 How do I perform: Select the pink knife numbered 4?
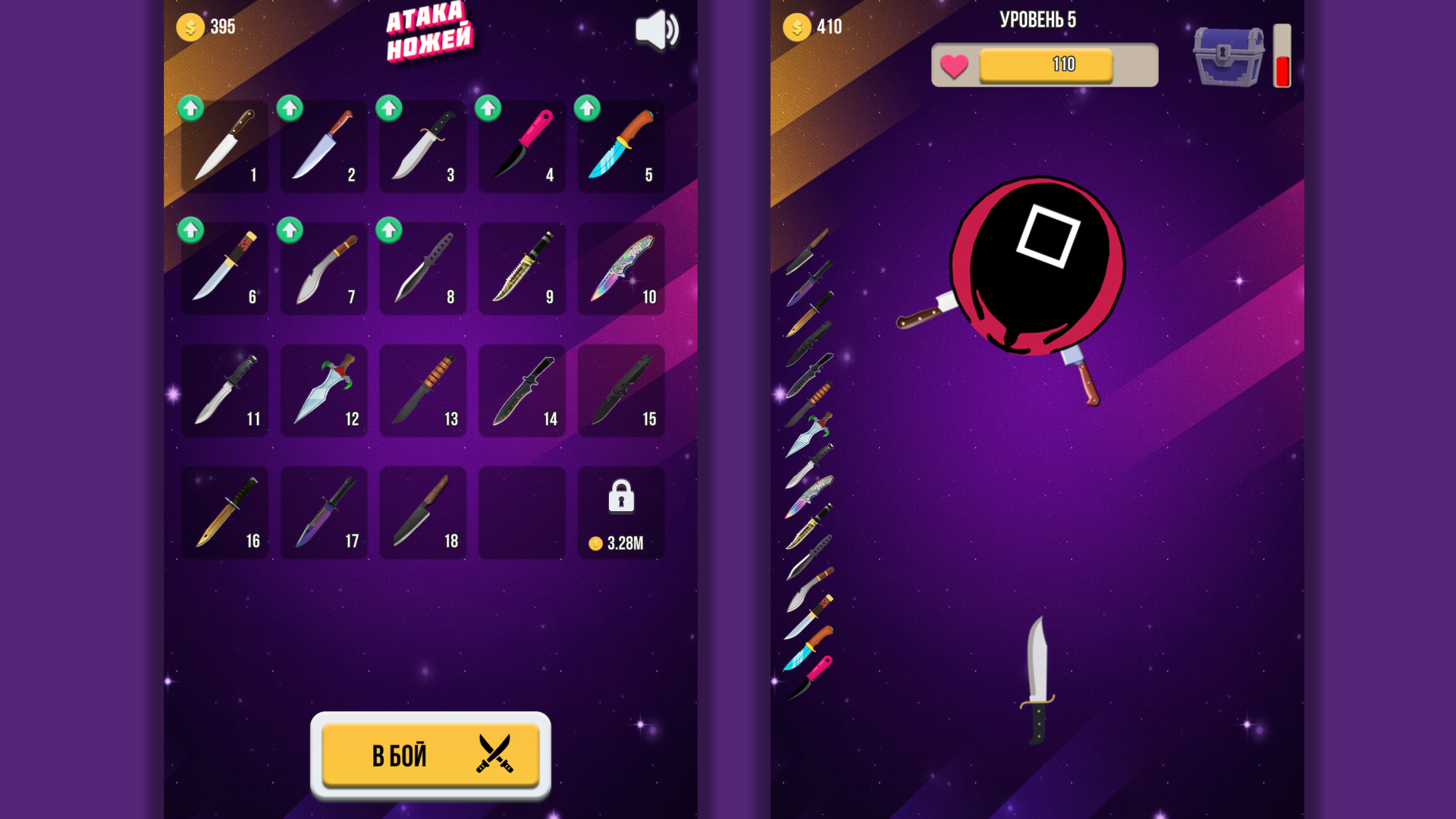coord(521,146)
